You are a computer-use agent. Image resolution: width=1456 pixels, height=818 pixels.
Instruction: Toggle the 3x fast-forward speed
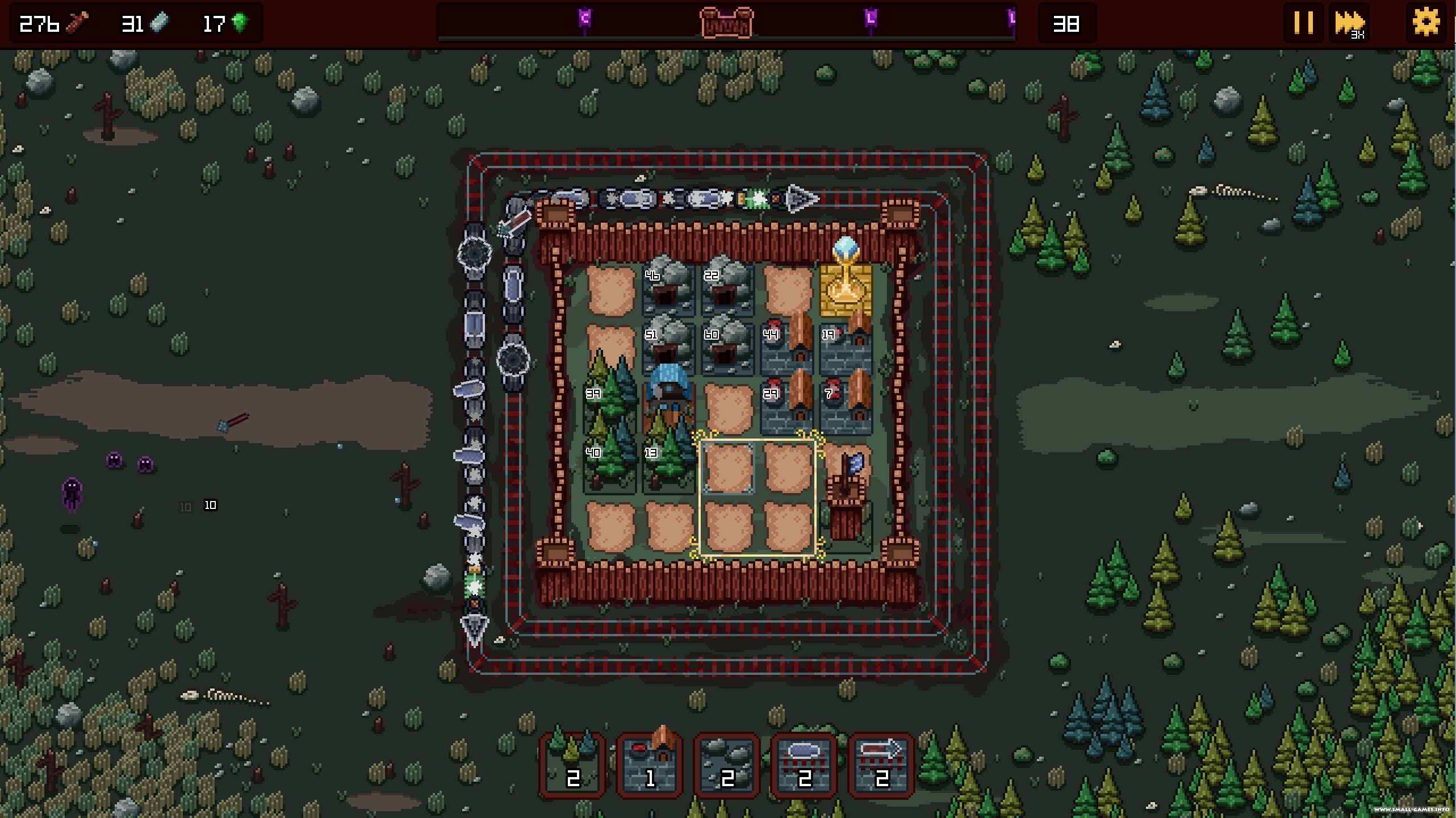[1349, 24]
